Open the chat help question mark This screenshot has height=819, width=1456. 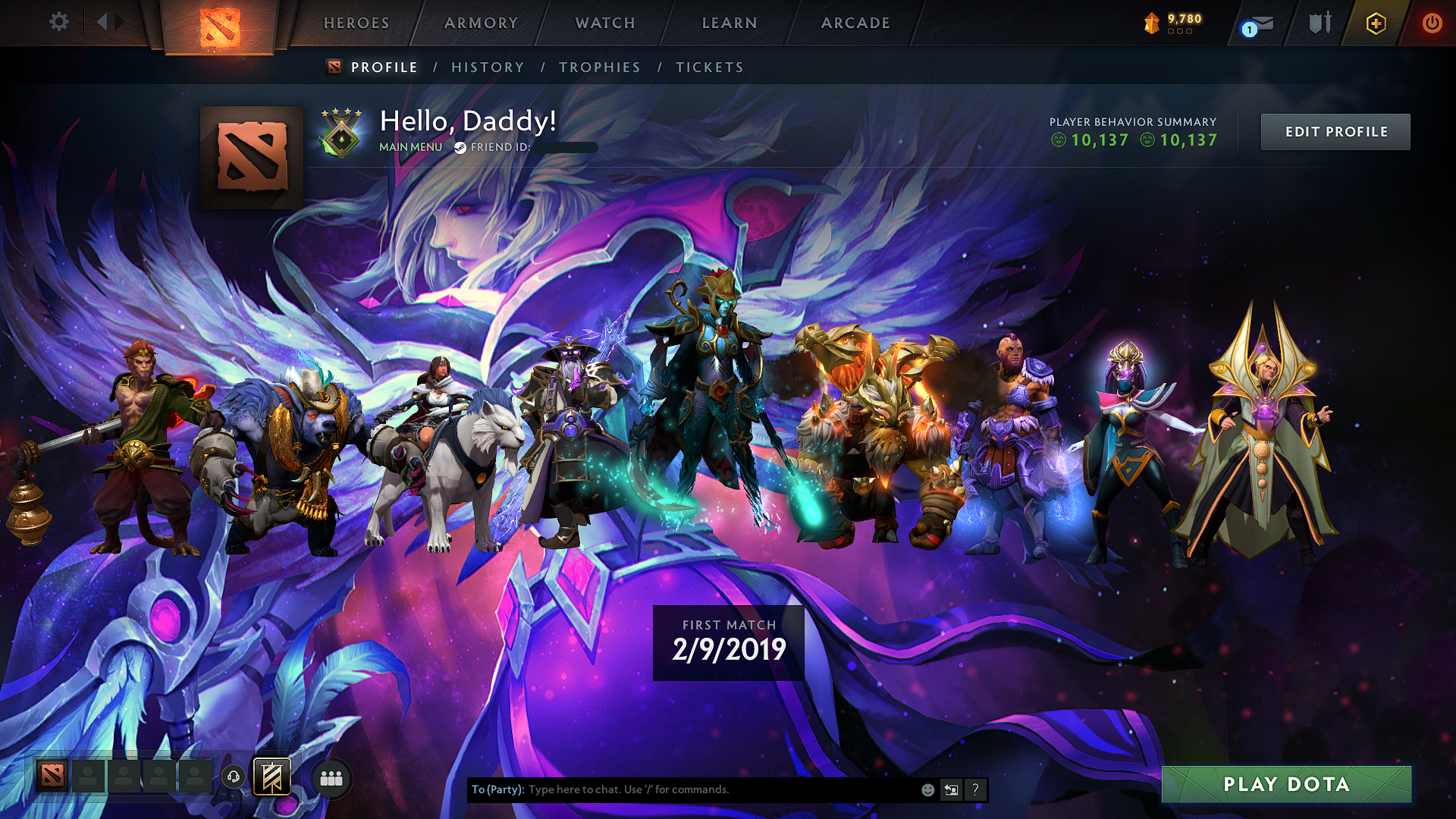(975, 789)
